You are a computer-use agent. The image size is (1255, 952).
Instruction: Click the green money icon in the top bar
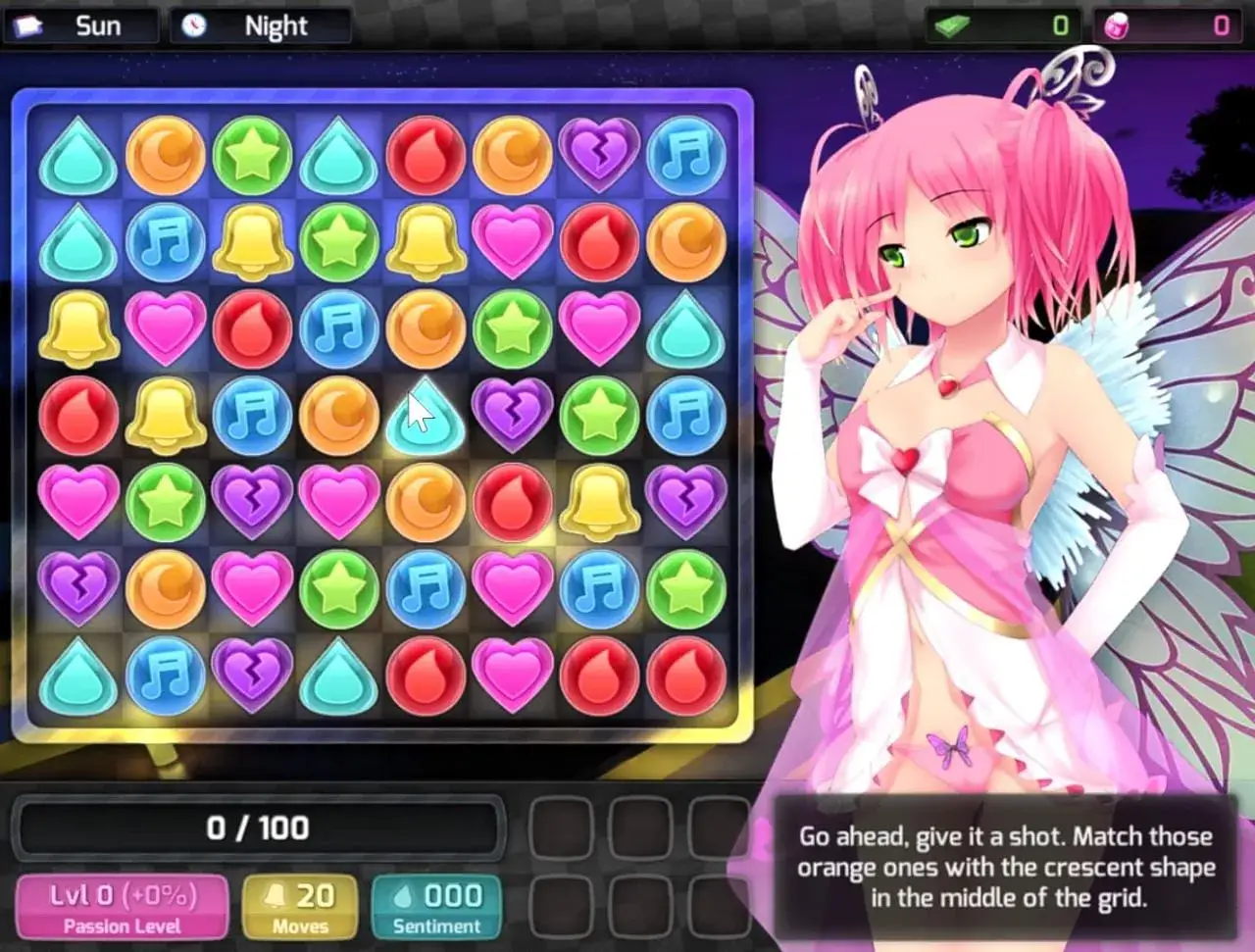(x=946, y=25)
